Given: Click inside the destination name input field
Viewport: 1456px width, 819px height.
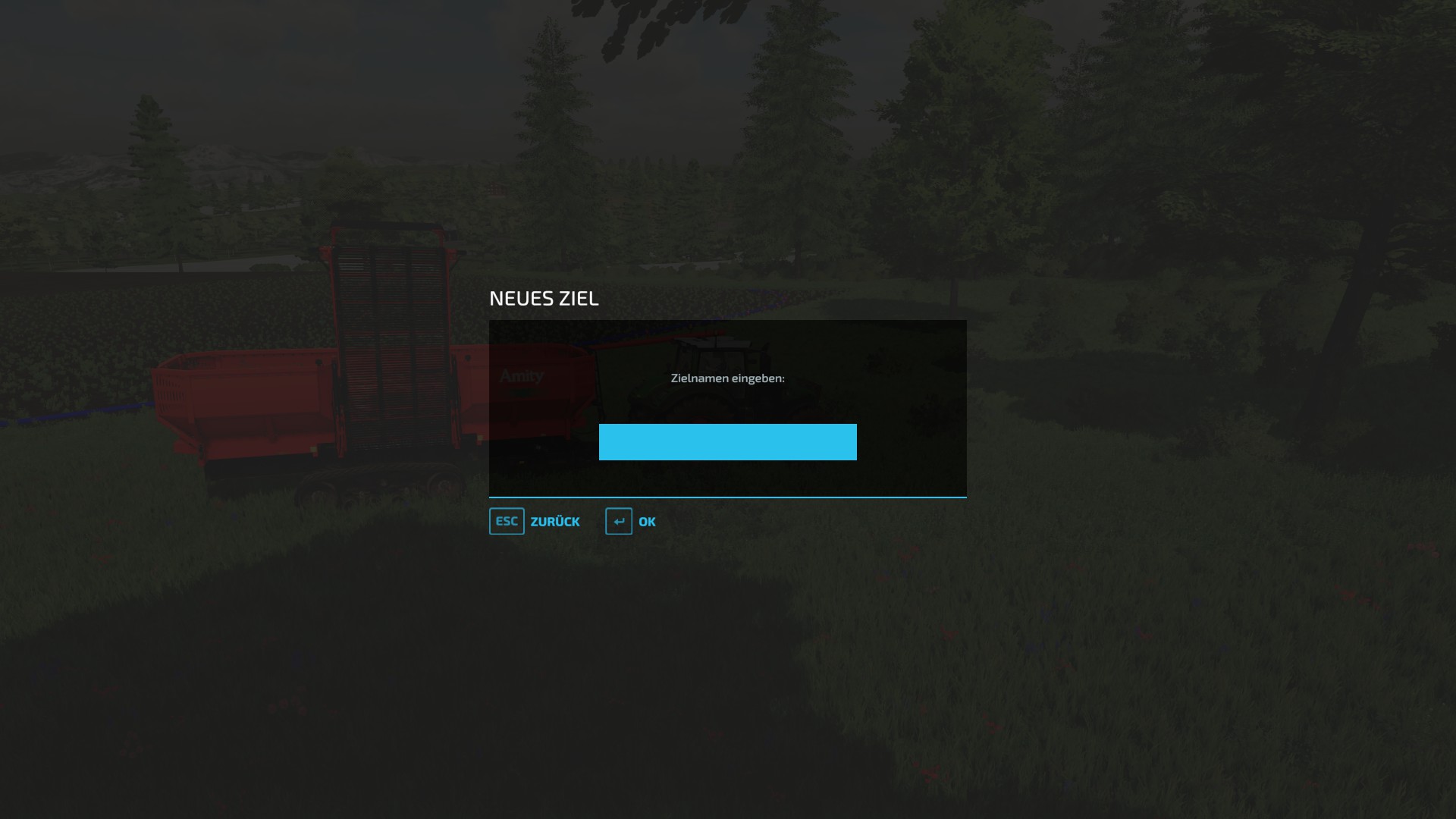Looking at the screenshot, I should pos(727,442).
